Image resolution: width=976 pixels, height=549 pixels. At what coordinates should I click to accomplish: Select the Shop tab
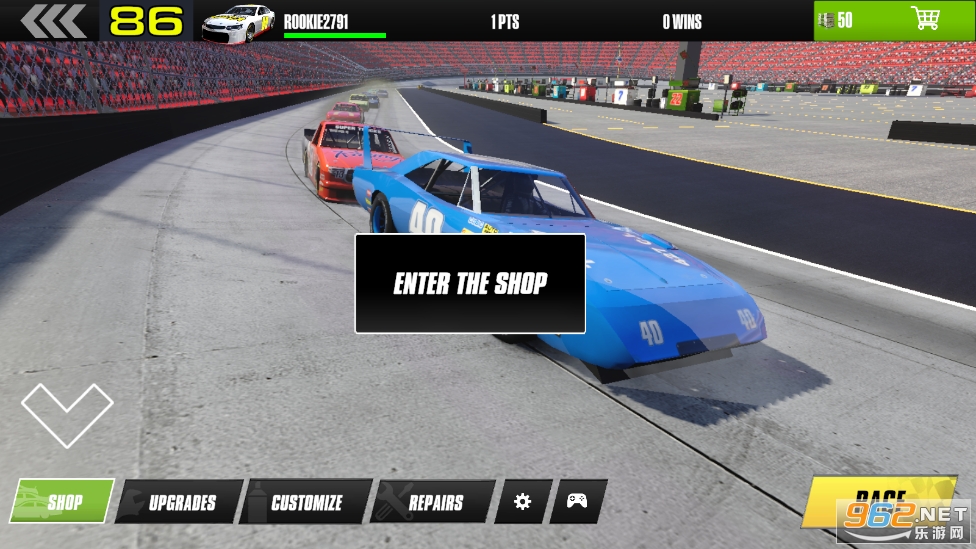coord(63,502)
